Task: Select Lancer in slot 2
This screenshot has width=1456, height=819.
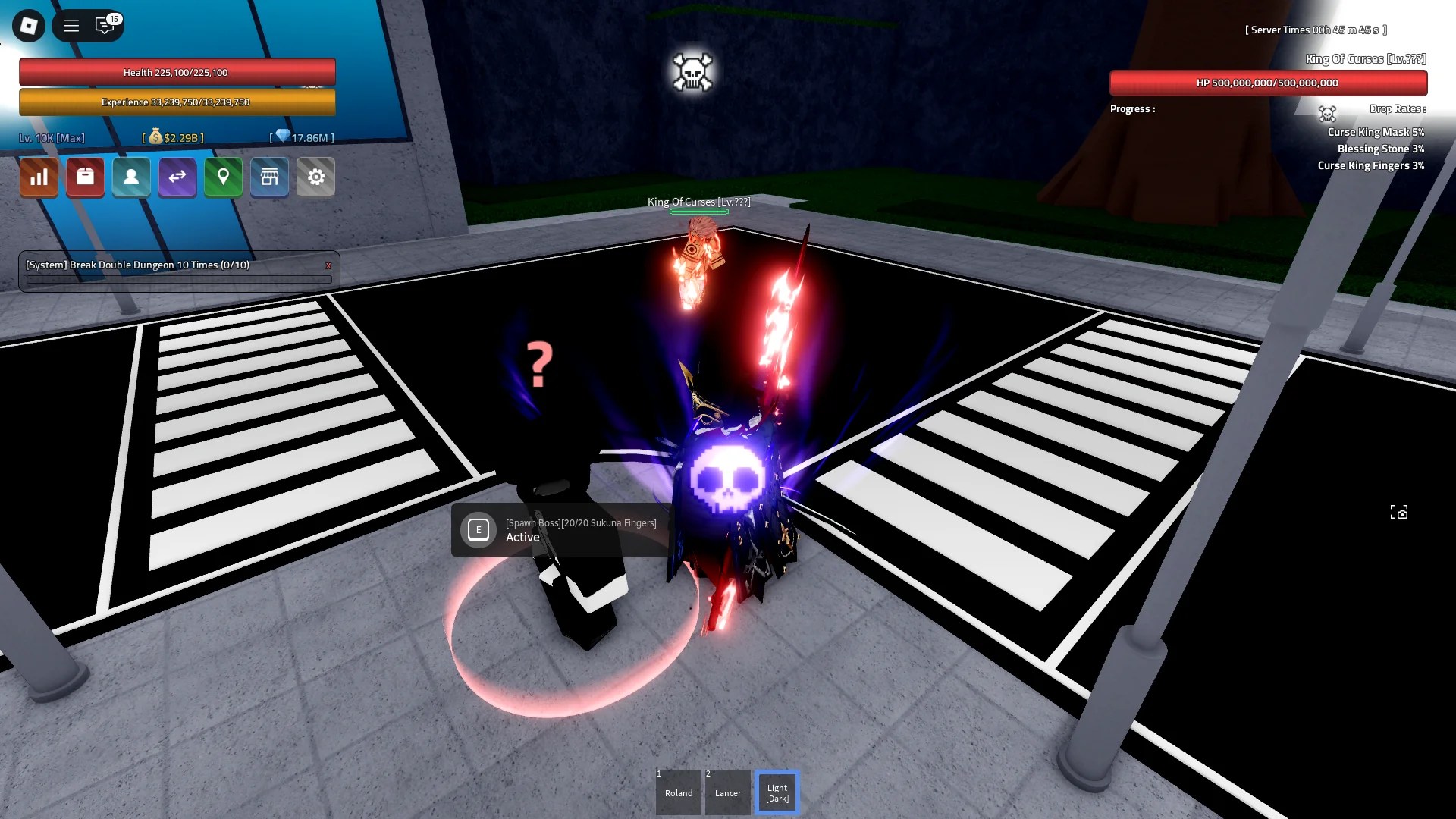Action: pos(727,792)
